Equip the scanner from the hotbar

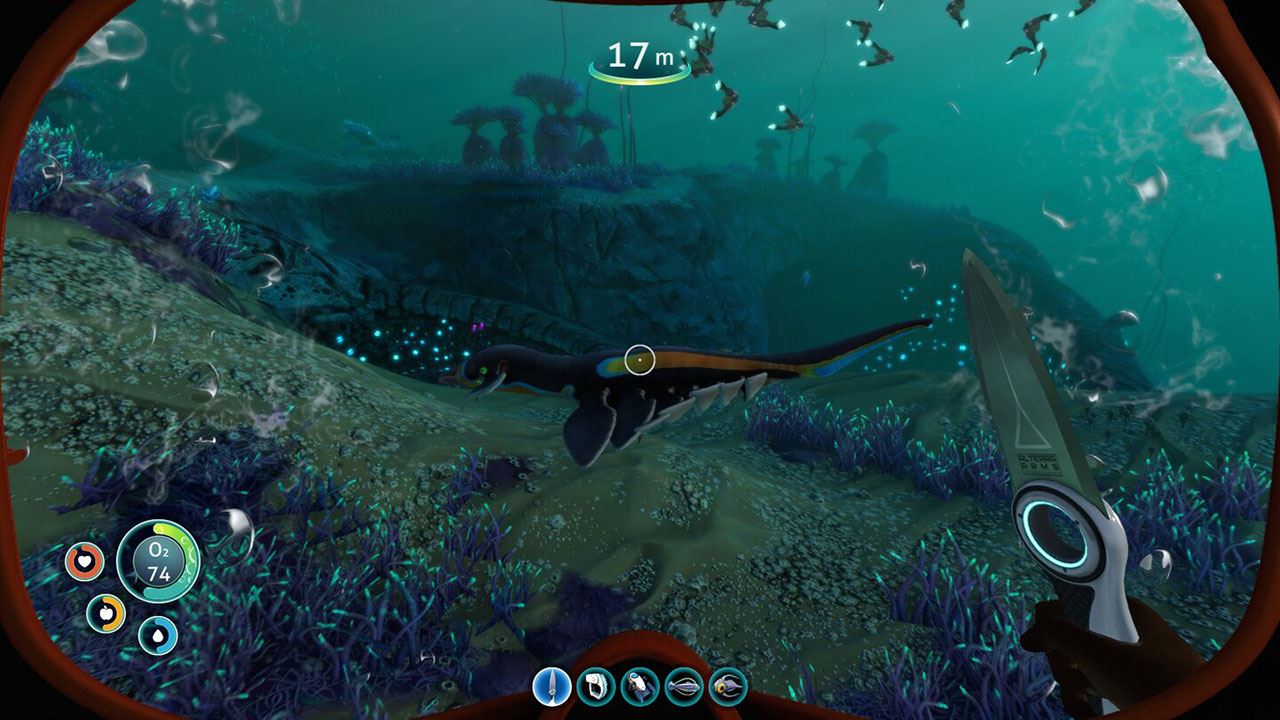[596, 686]
